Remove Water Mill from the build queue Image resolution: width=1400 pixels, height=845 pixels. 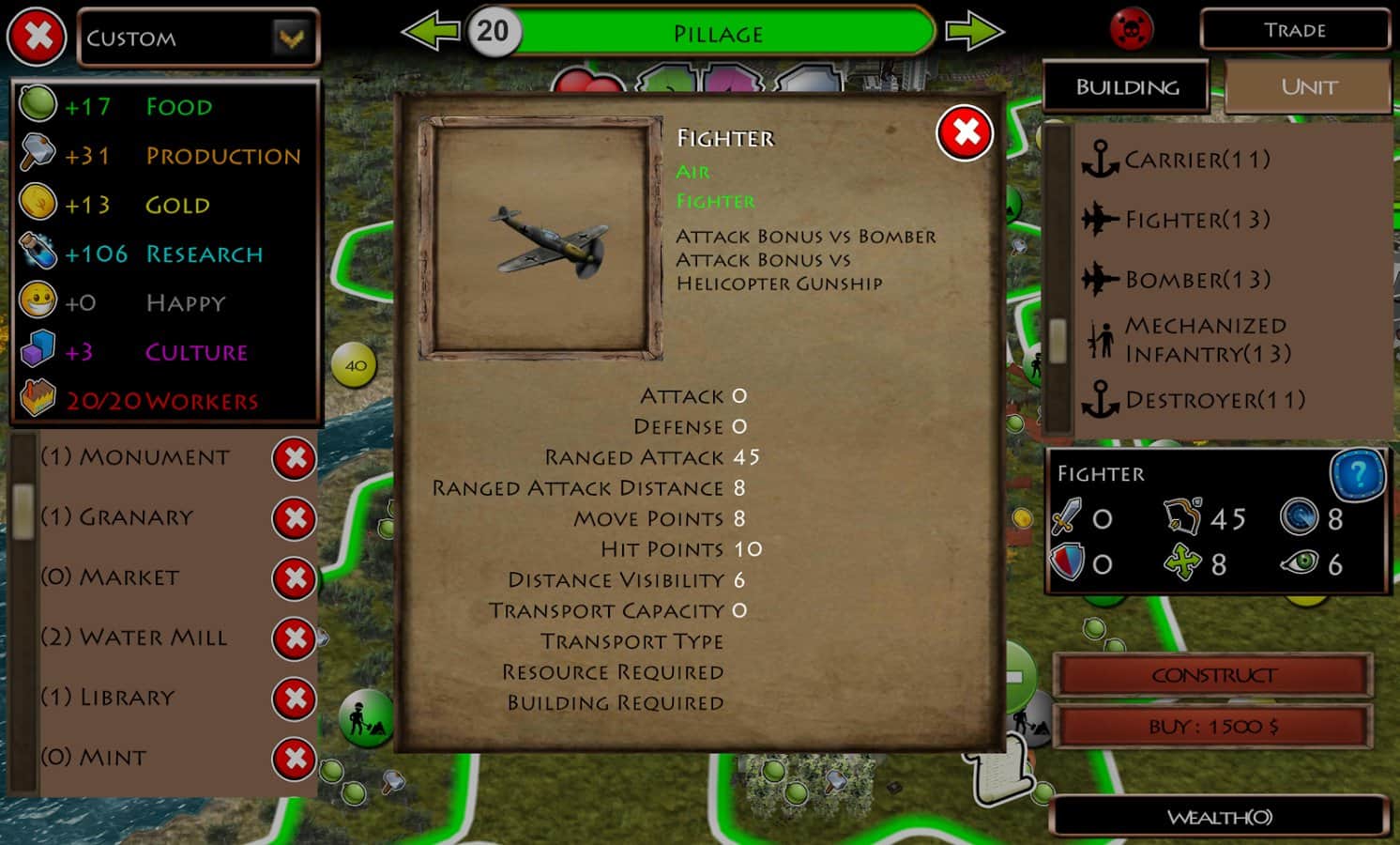tap(294, 639)
